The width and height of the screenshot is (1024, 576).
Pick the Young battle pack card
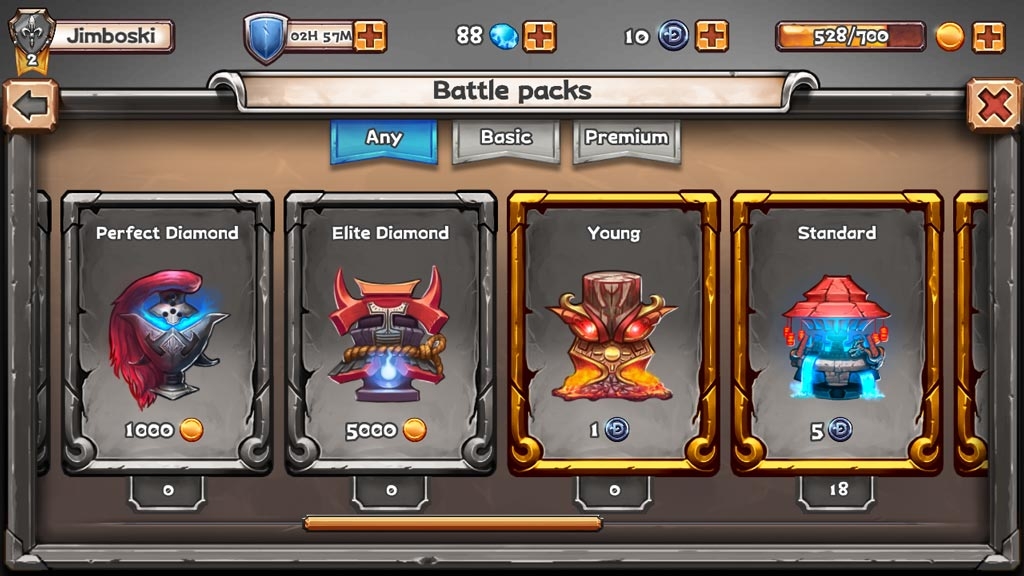(613, 332)
